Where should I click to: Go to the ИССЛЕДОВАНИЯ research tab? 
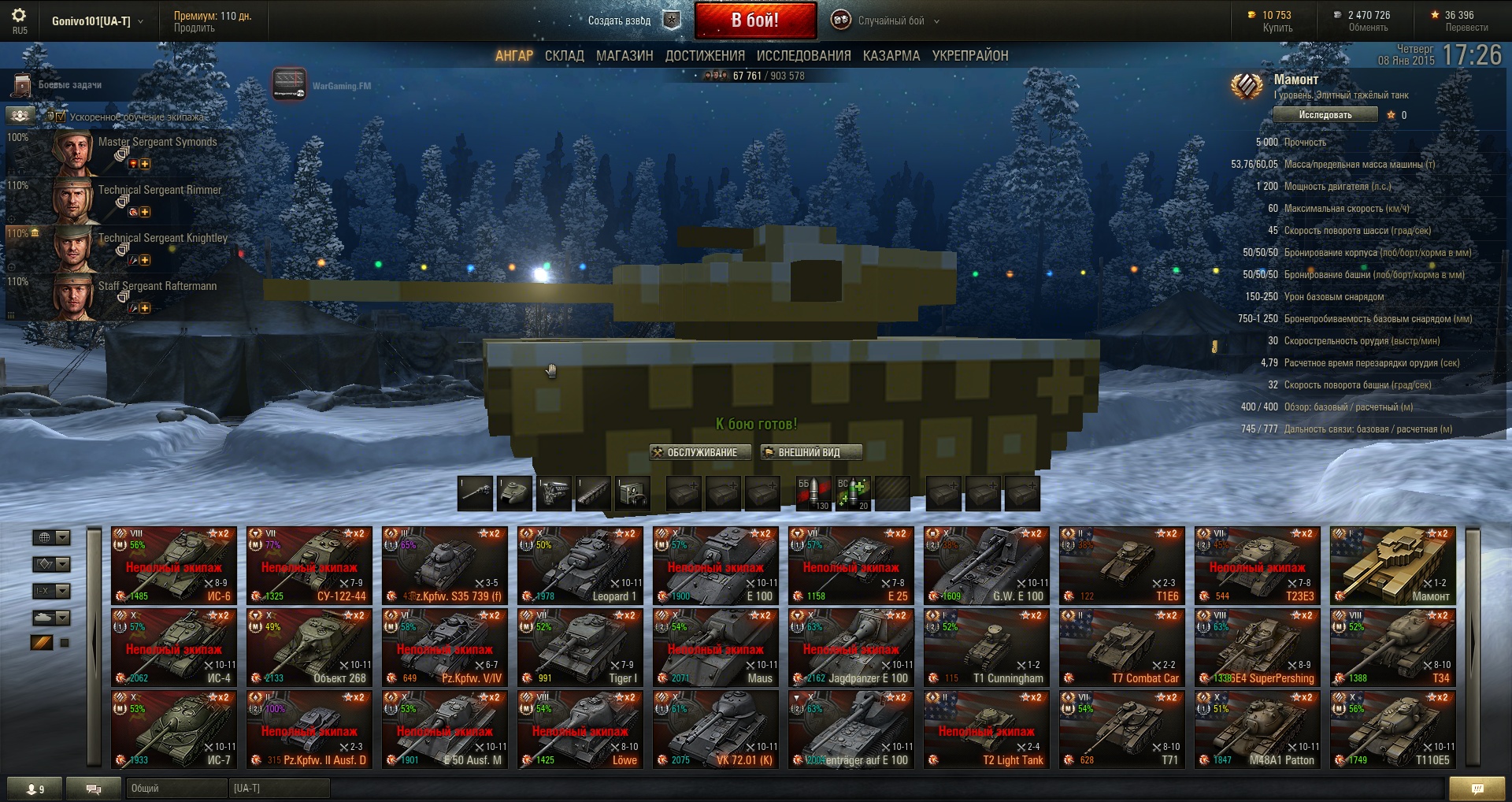803,56
